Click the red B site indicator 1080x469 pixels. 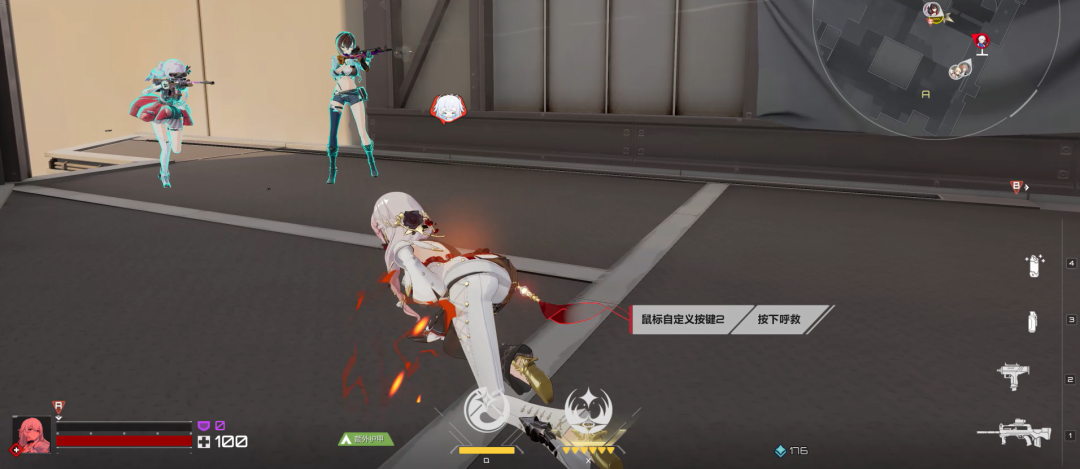(x=1017, y=186)
